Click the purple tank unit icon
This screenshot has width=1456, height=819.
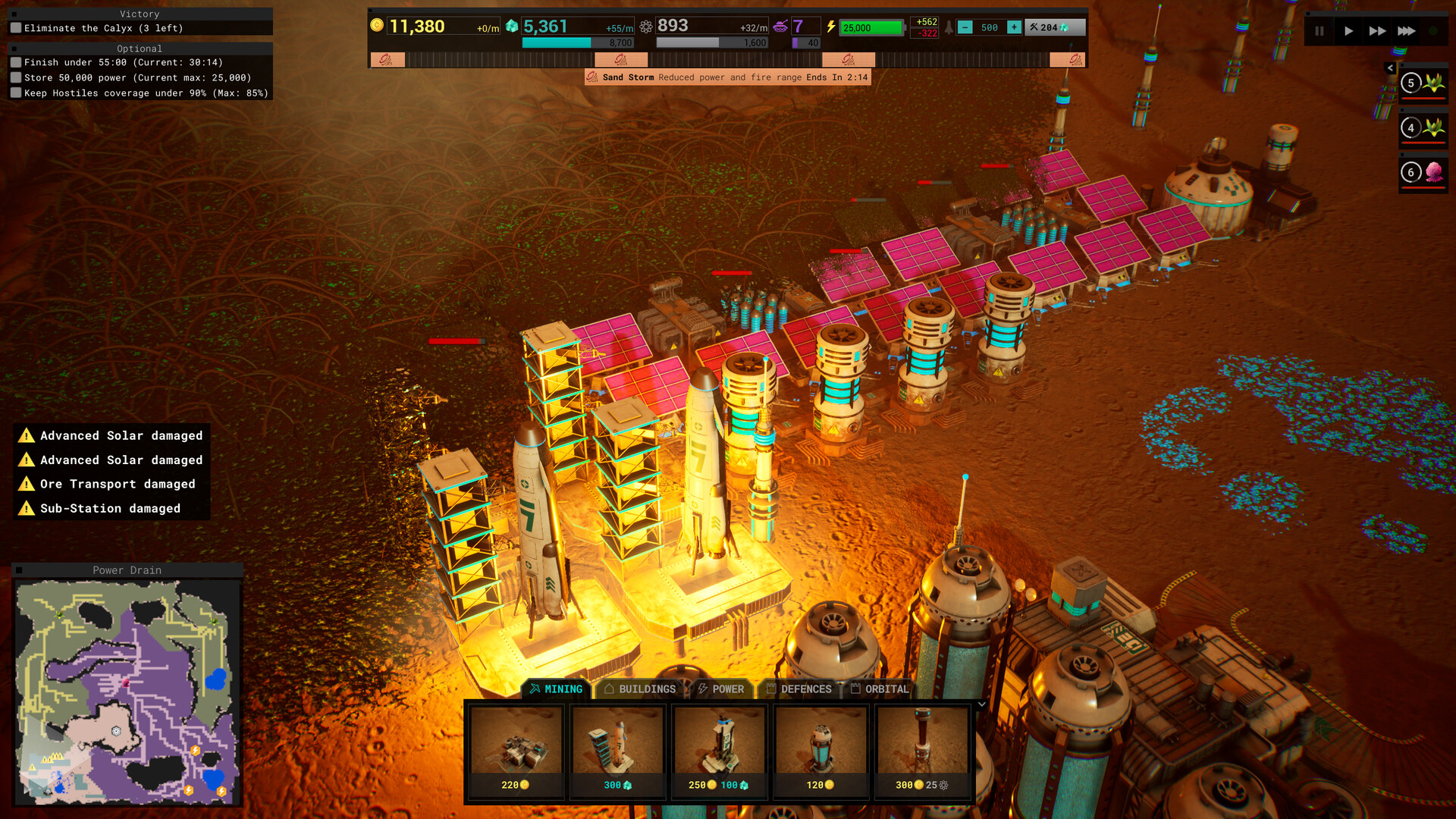(781, 27)
